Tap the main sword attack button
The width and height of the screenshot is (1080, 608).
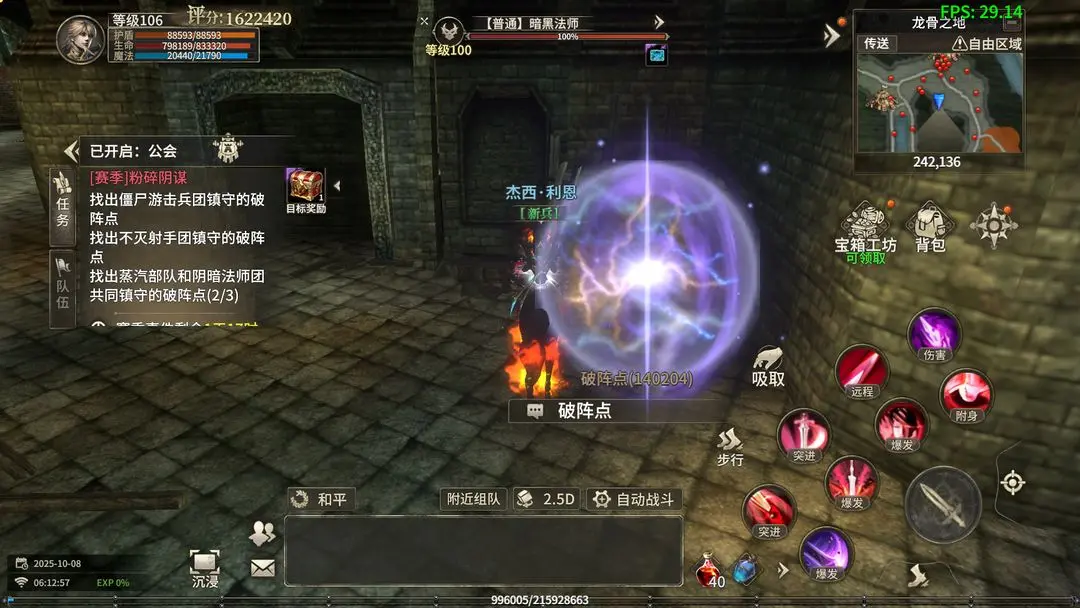click(943, 504)
